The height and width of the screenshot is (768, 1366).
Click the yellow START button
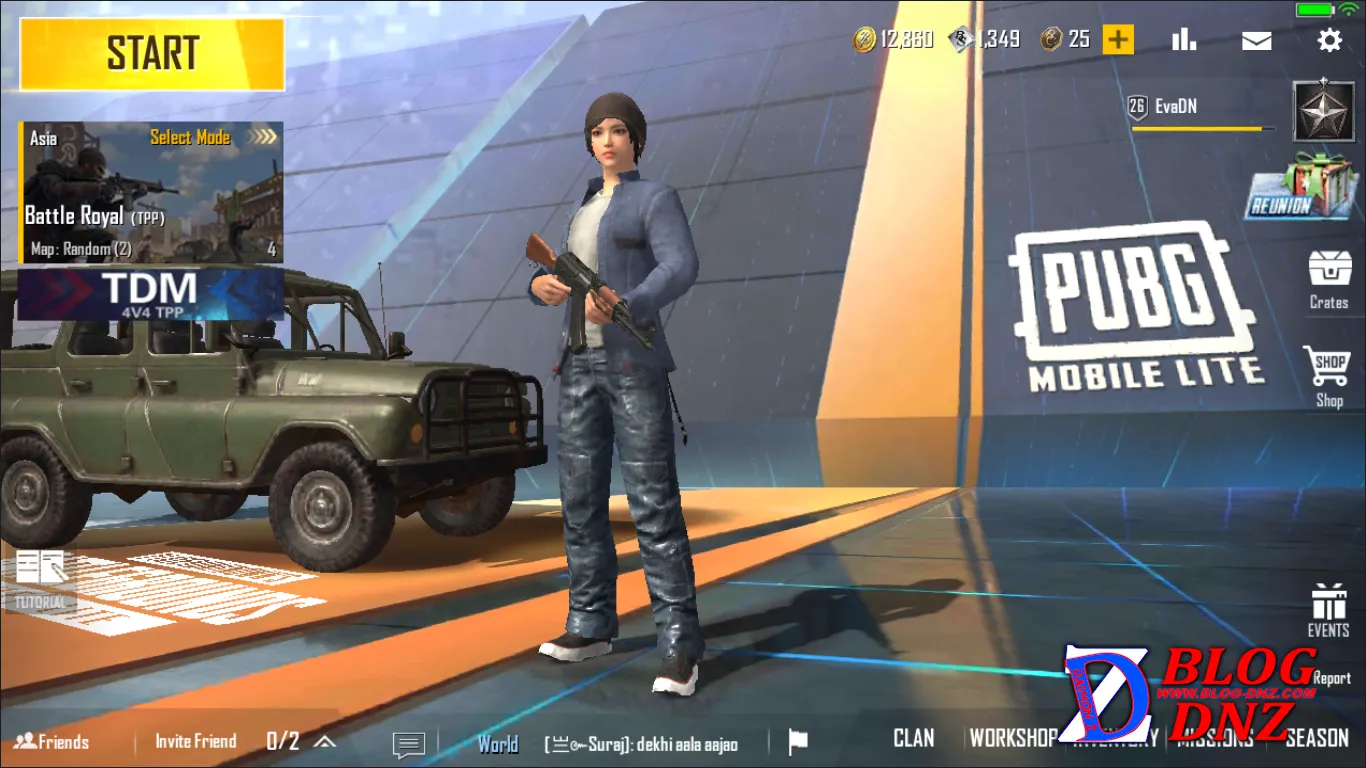click(x=152, y=54)
